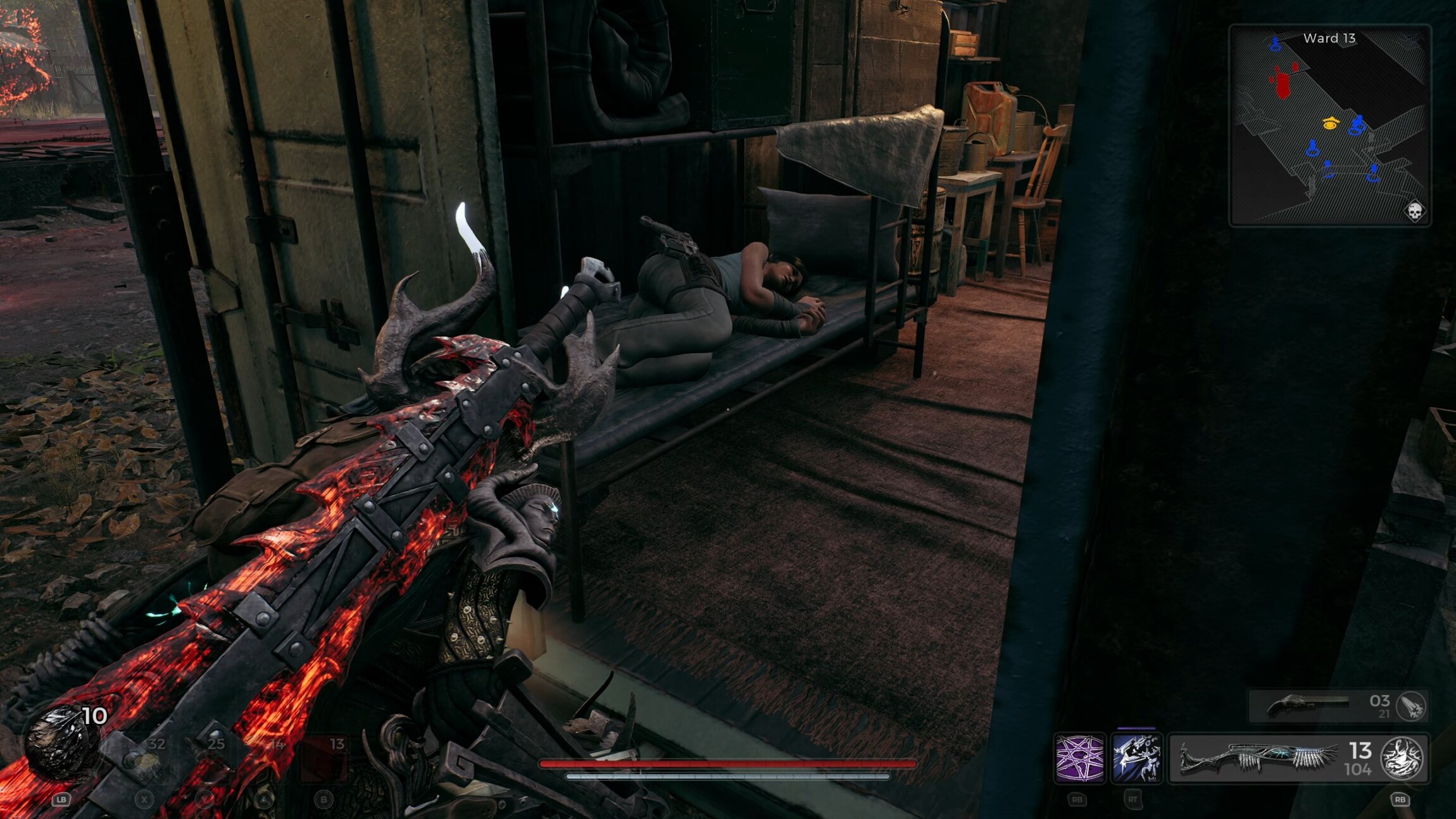Open the Ward 13 minimap
This screenshot has width=1456, height=819.
1329,125
